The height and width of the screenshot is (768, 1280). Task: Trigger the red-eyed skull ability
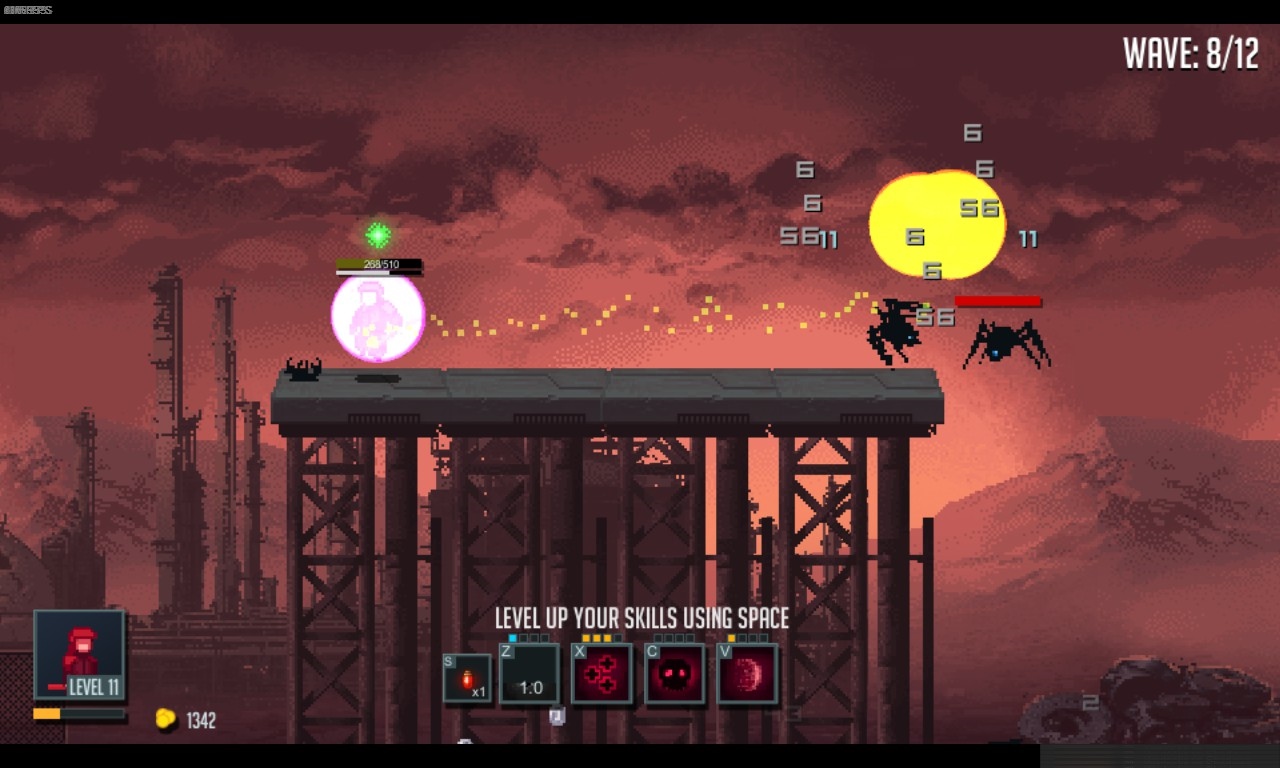point(675,674)
